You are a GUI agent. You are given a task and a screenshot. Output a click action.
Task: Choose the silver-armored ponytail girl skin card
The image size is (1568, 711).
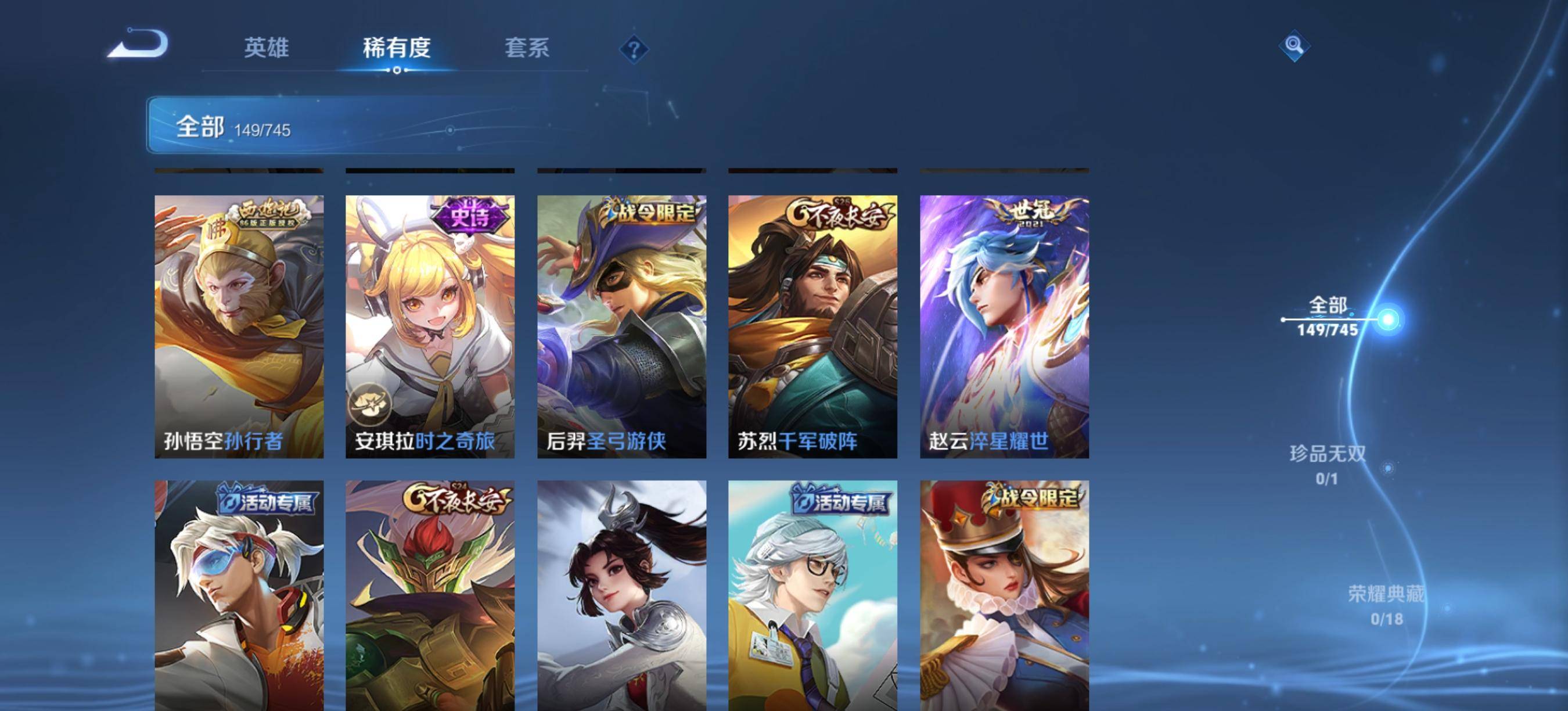pyautogui.click(x=621, y=595)
